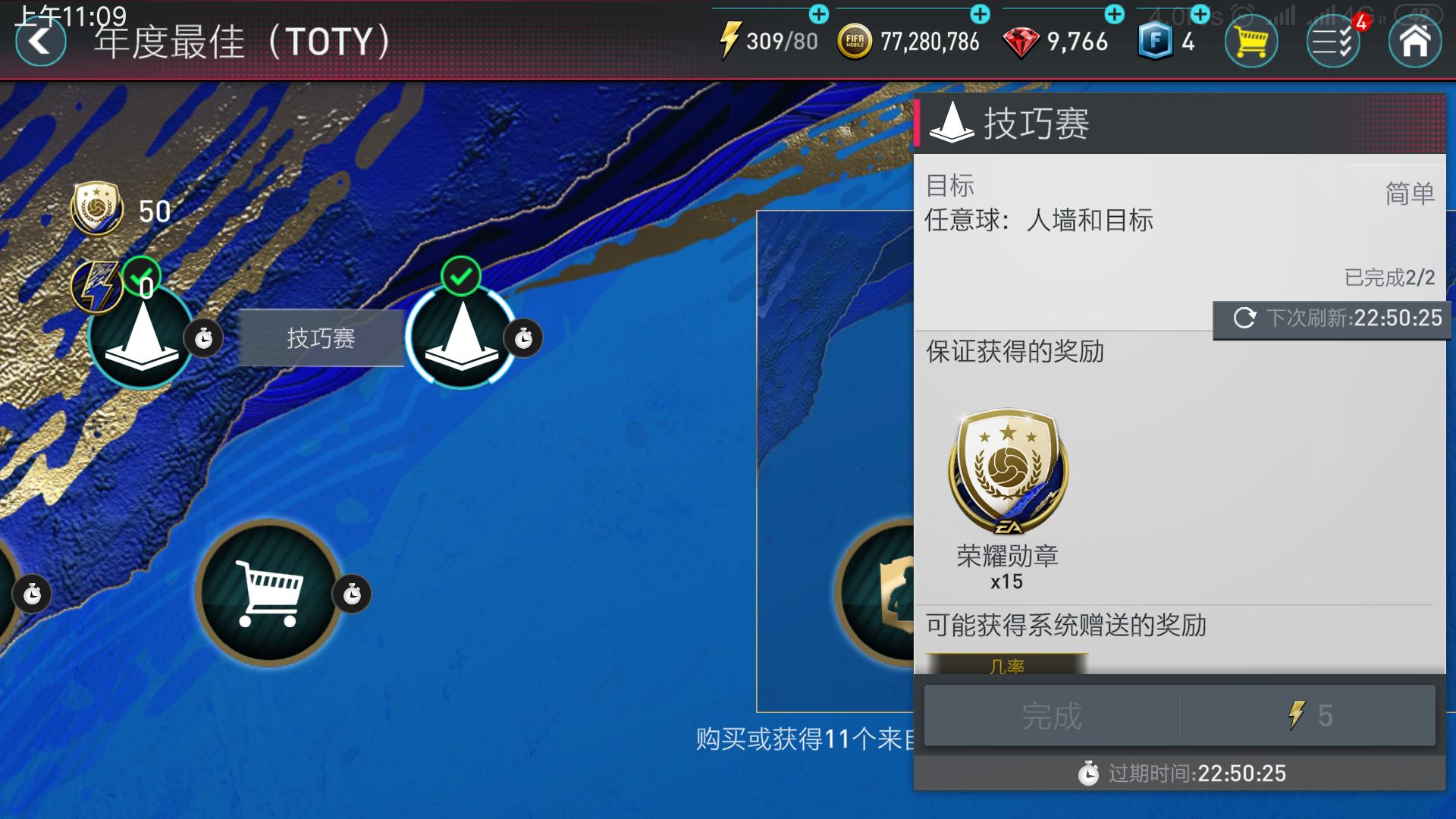The height and width of the screenshot is (819, 1456).
Task: Open the task list with the red badge
Action: point(1332,42)
